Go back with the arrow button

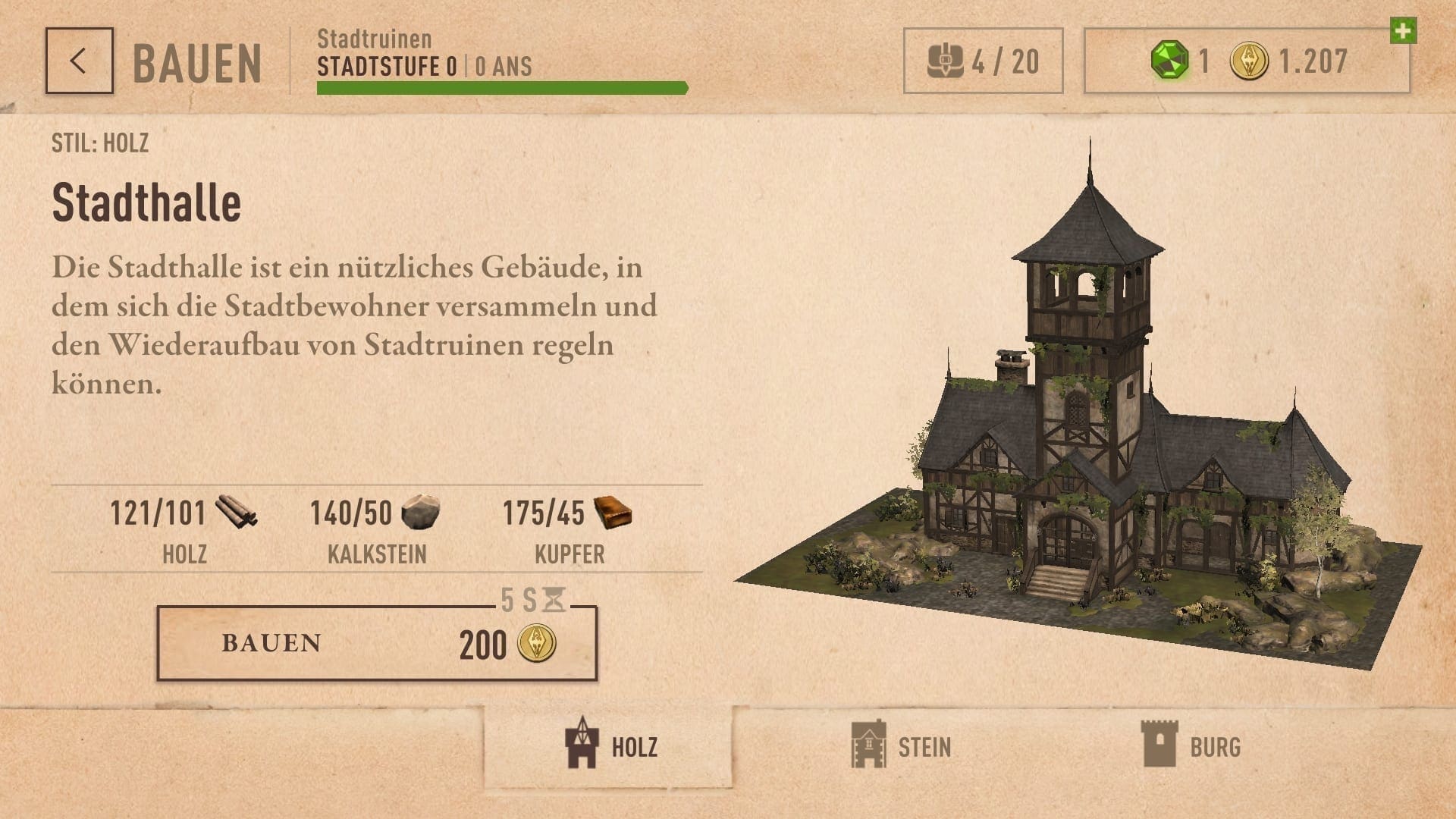79,61
